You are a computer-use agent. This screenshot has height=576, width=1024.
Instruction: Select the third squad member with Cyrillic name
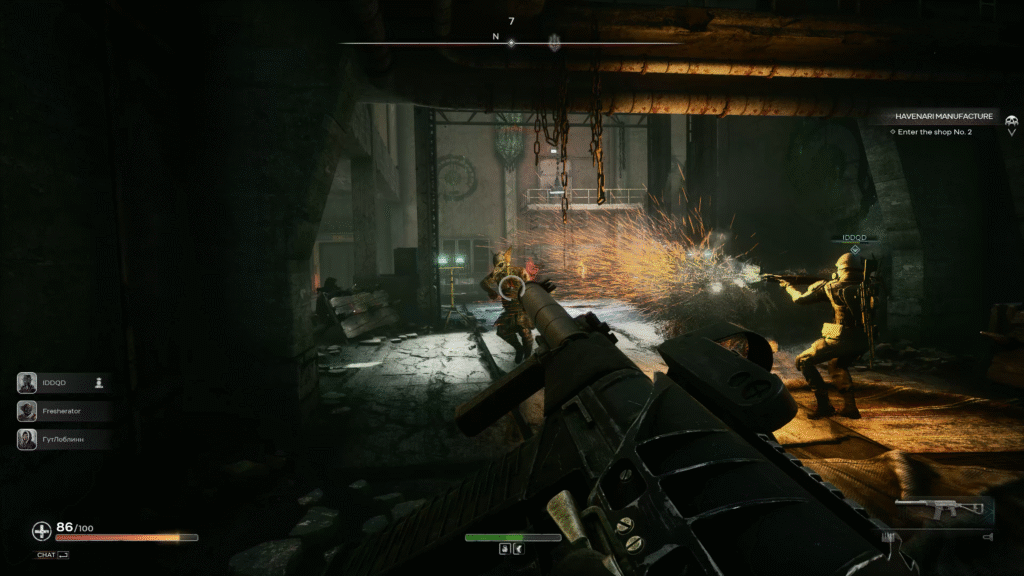pos(62,438)
